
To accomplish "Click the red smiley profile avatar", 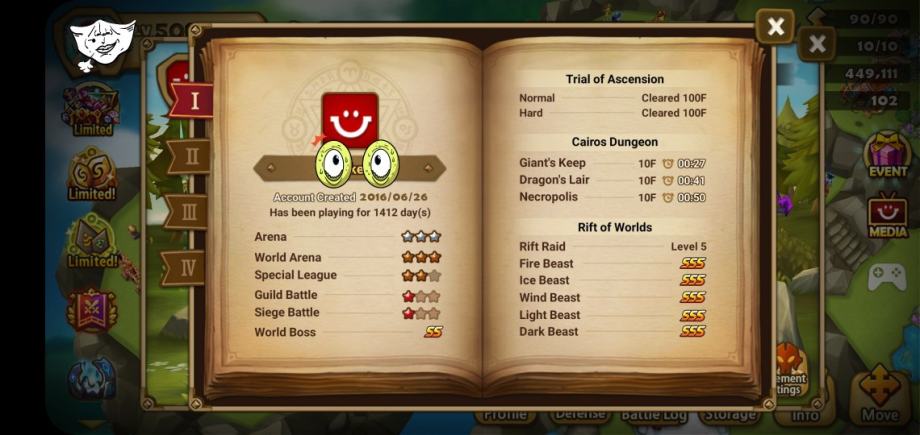I will [350, 120].
